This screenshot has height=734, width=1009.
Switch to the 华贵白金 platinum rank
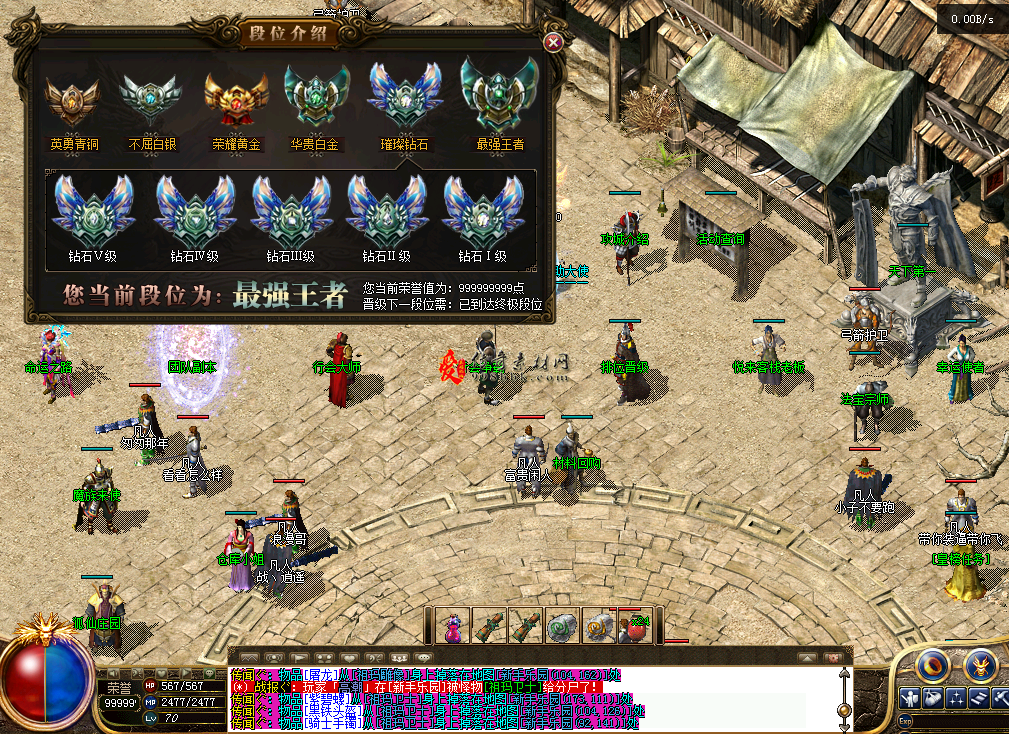coord(315,98)
